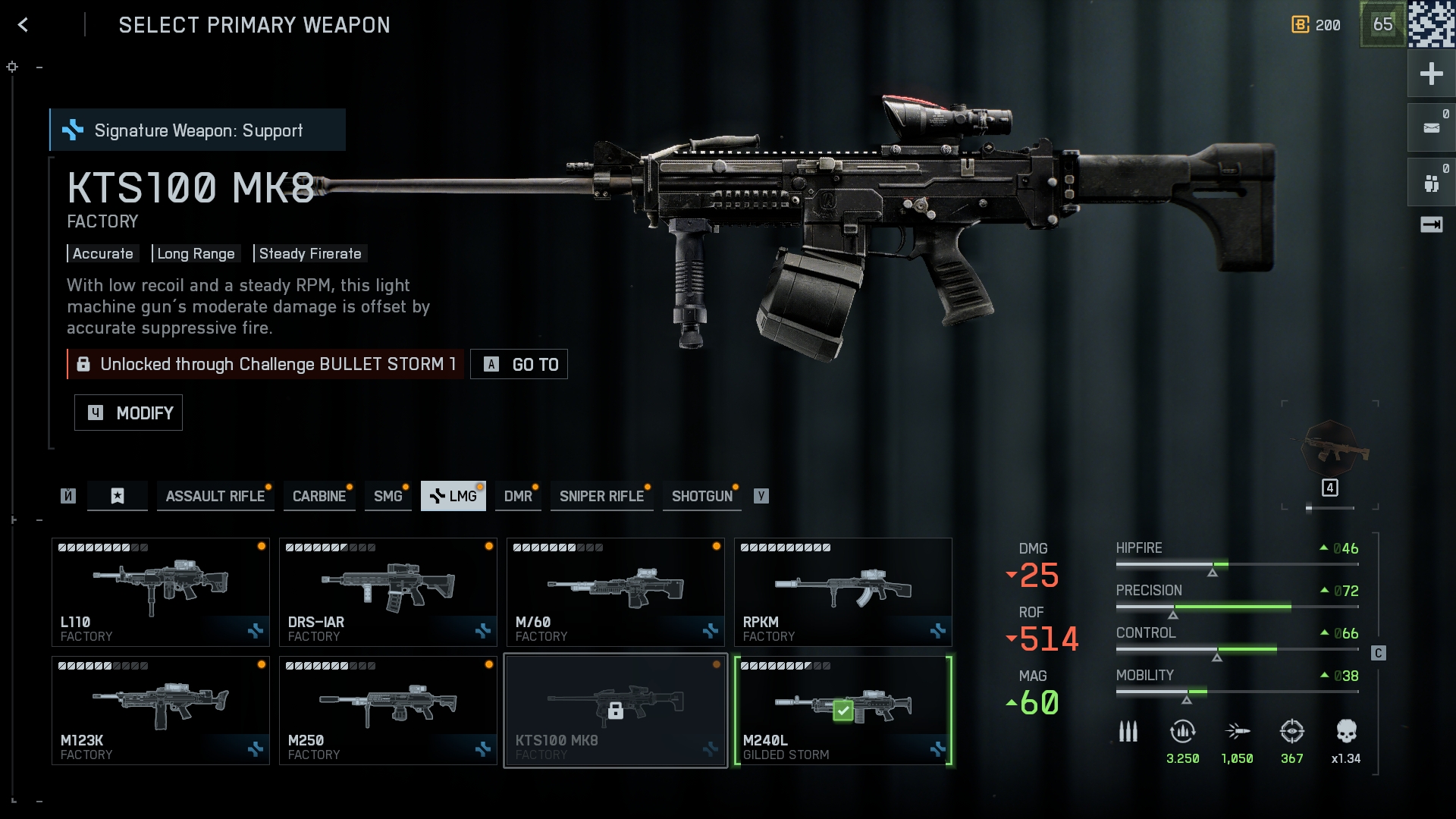This screenshot has width=1456, height=819.
Task: Select the L110 Factory weapon tile
Action: point(161,592)
